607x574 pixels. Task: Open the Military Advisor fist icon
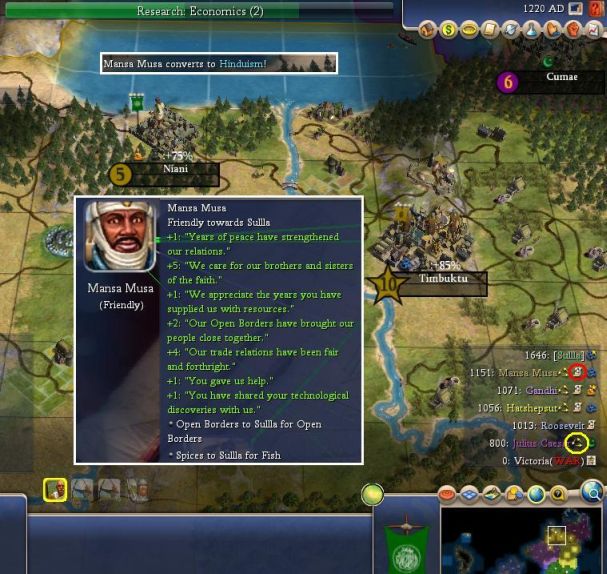coord(573,30)
